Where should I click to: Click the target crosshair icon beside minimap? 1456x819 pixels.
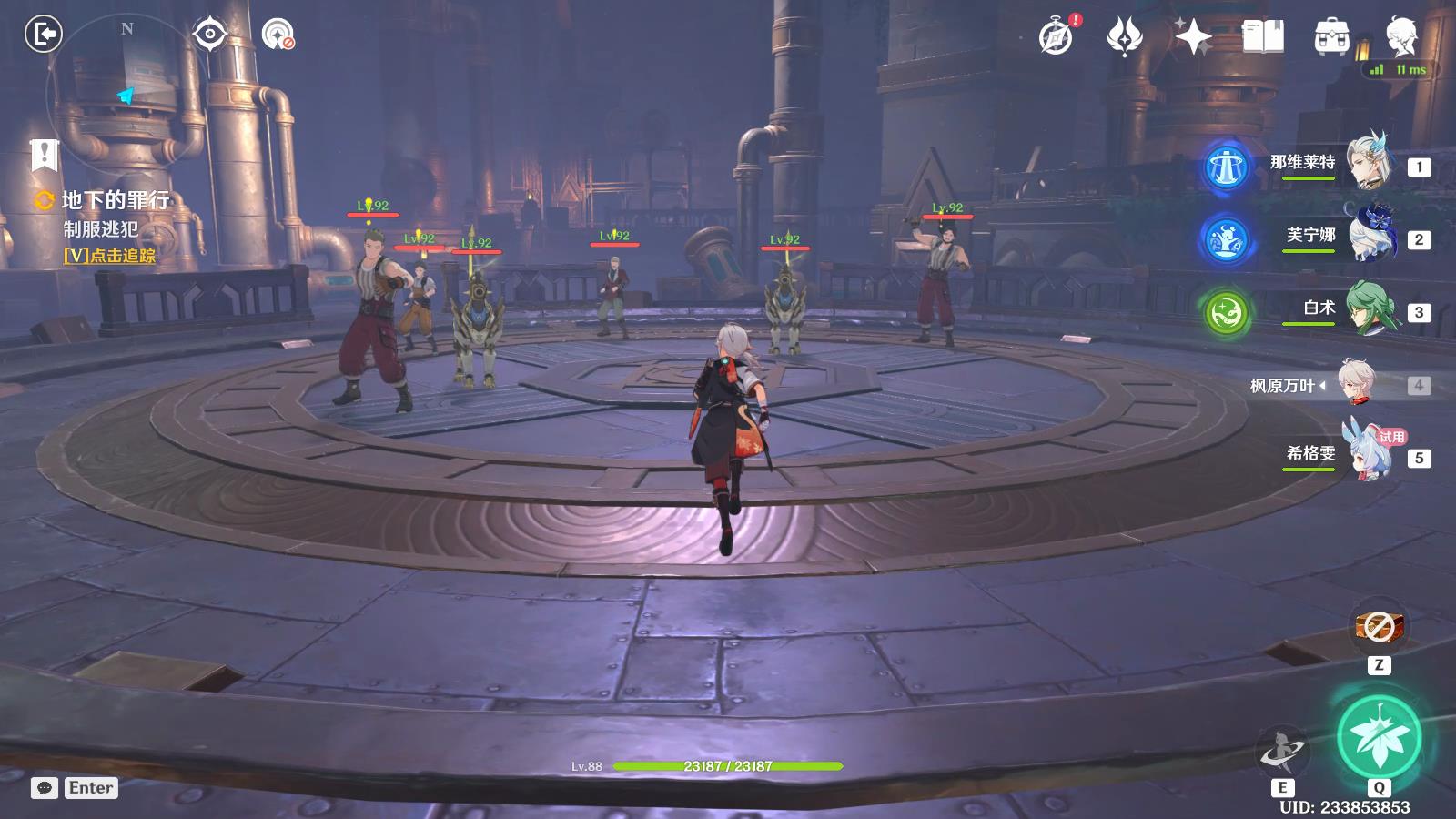tap(210, 35)
